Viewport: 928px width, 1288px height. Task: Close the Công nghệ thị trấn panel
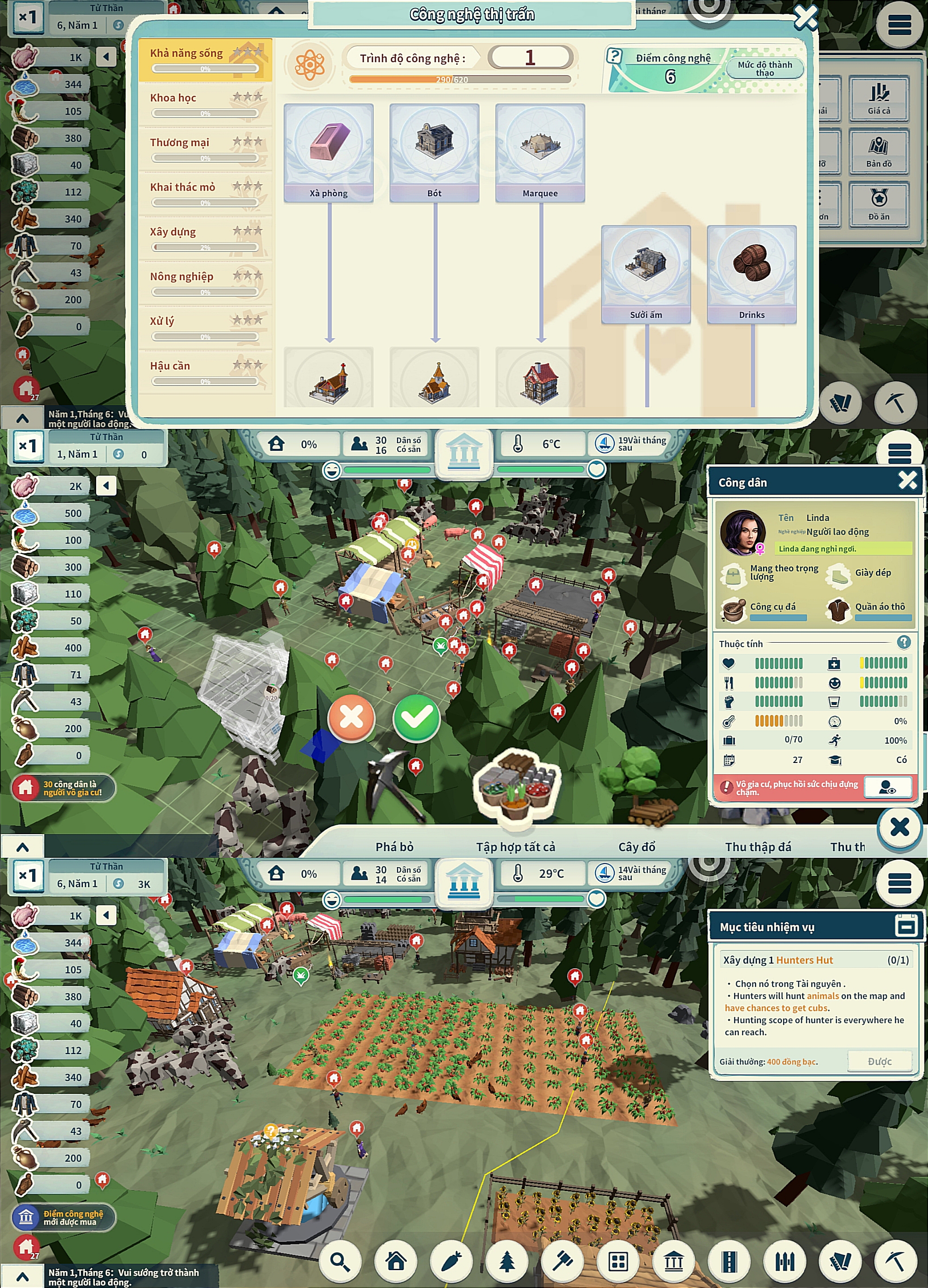(805, 17)
